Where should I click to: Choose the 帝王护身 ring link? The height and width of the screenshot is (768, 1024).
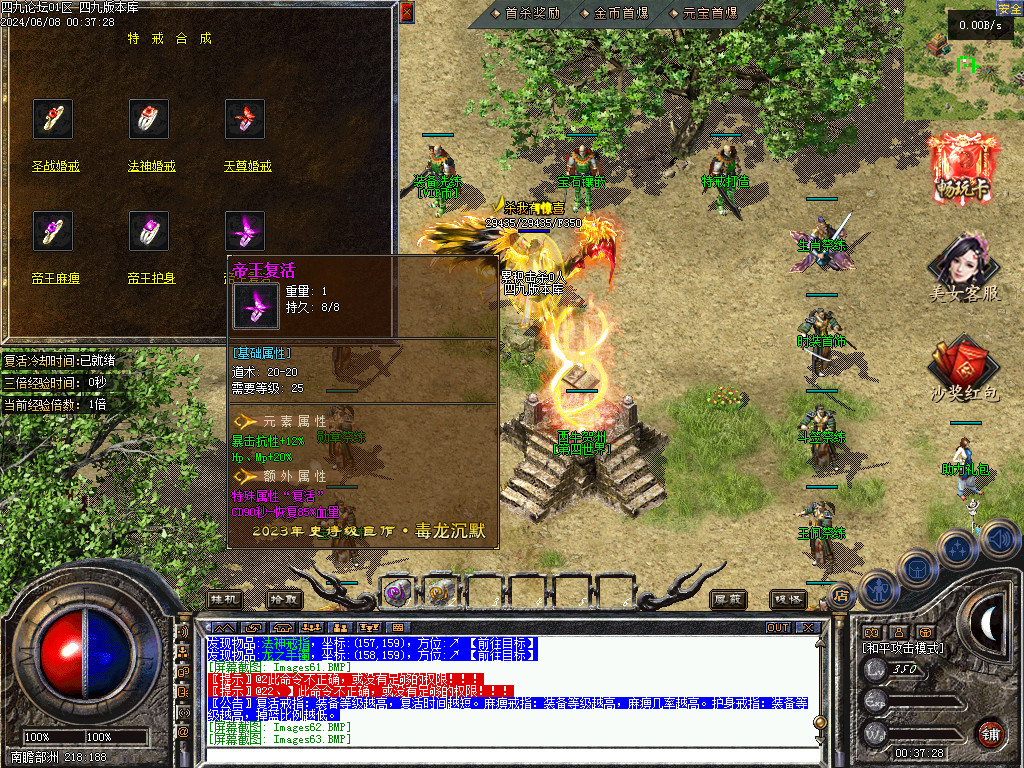151,279
